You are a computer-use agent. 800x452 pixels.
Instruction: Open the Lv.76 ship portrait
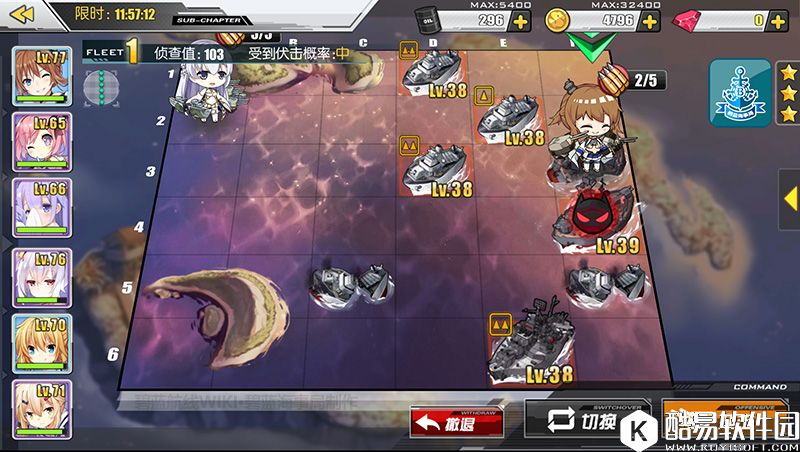(42, 276)
